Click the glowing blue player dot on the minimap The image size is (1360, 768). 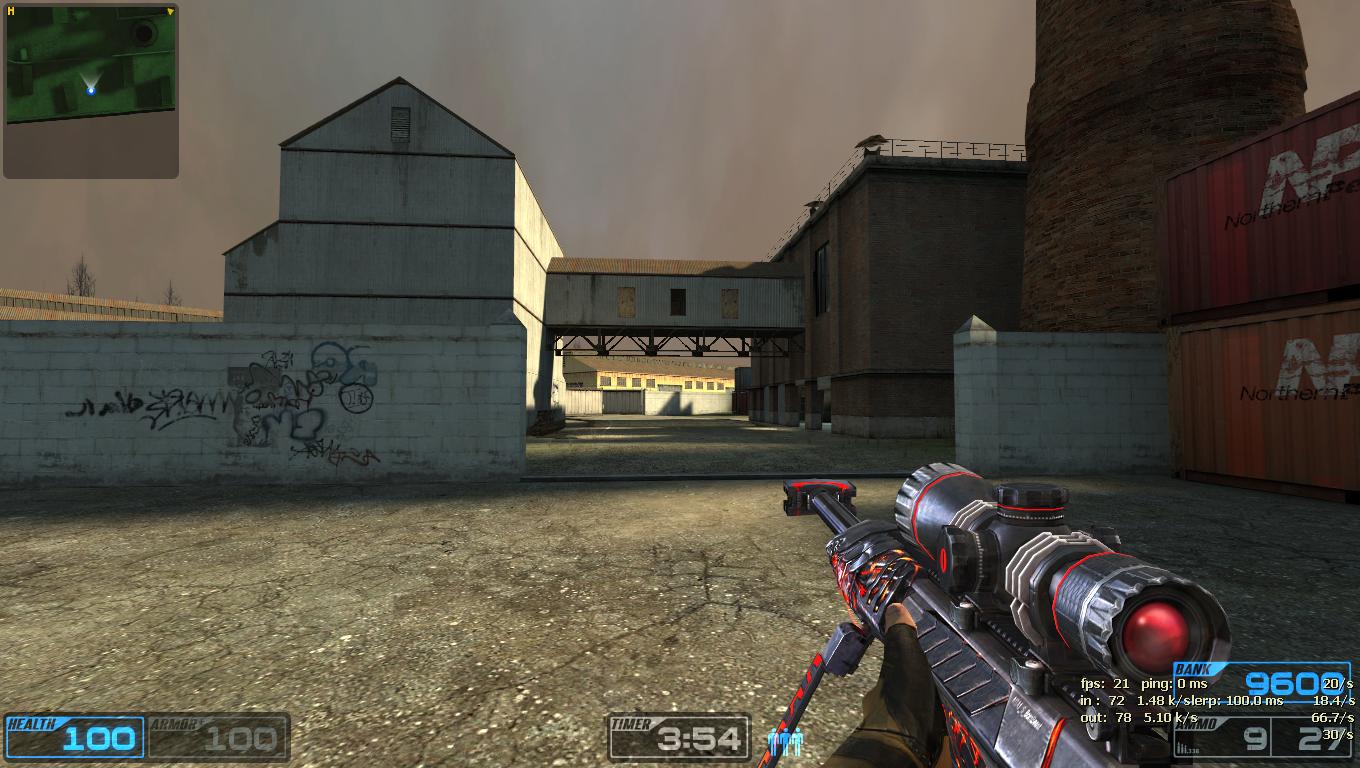(x=90, y=91)
